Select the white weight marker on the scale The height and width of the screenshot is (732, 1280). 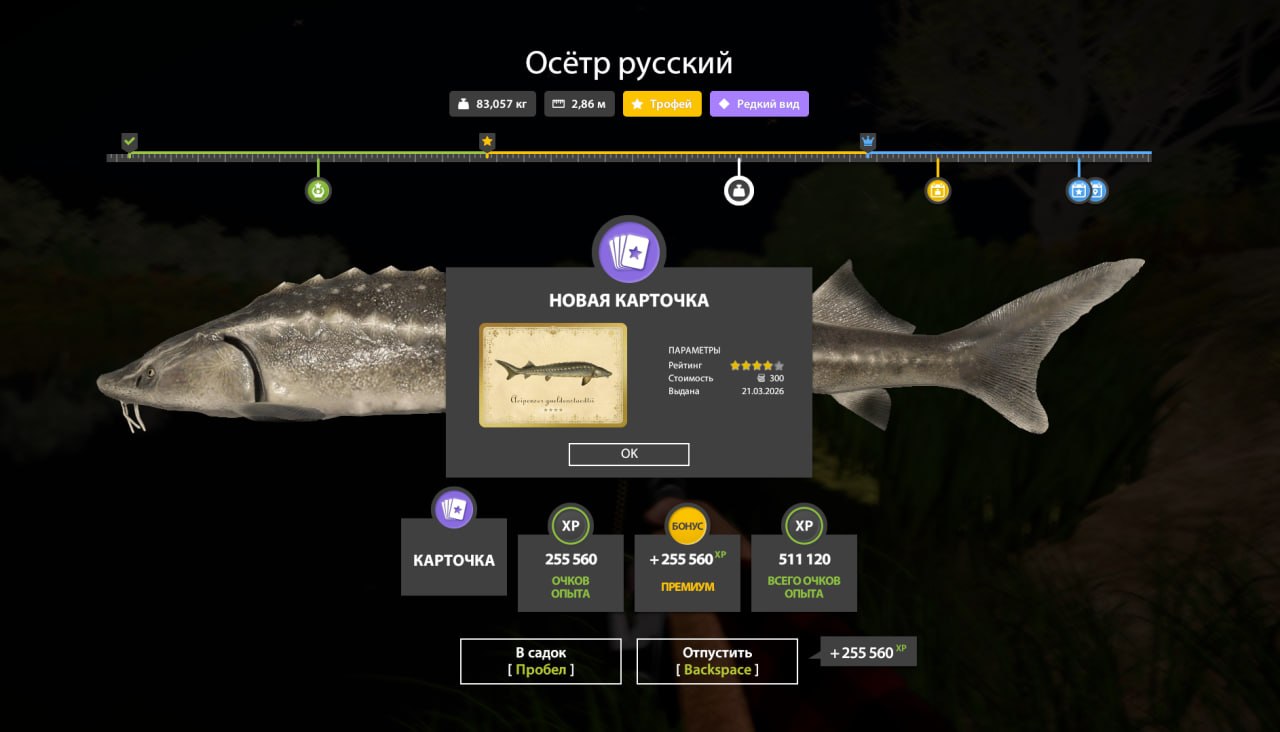pyautogui.click(x=739, y=190)
